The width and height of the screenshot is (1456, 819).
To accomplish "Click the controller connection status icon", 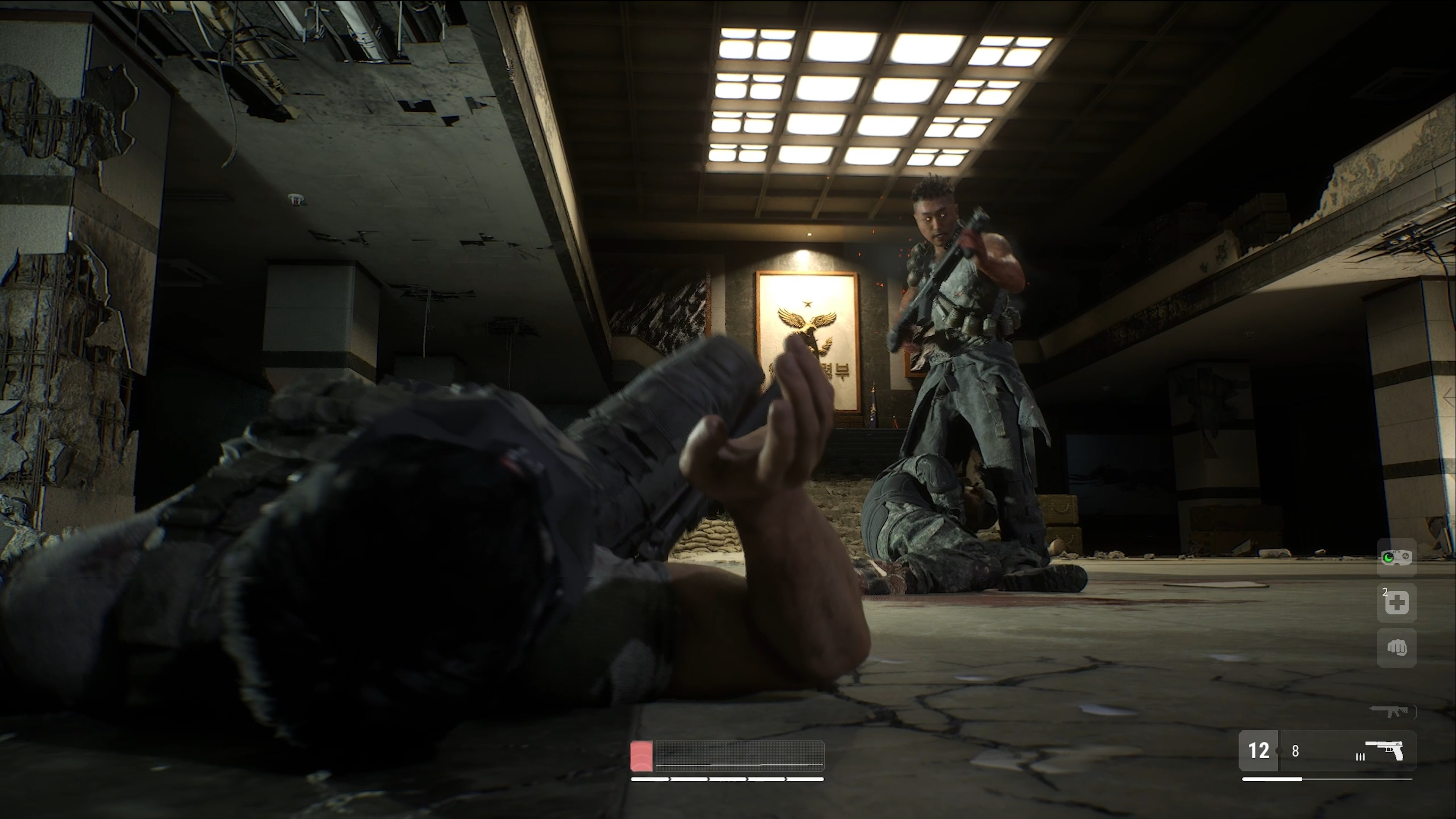I will (x=1396, y=557).
